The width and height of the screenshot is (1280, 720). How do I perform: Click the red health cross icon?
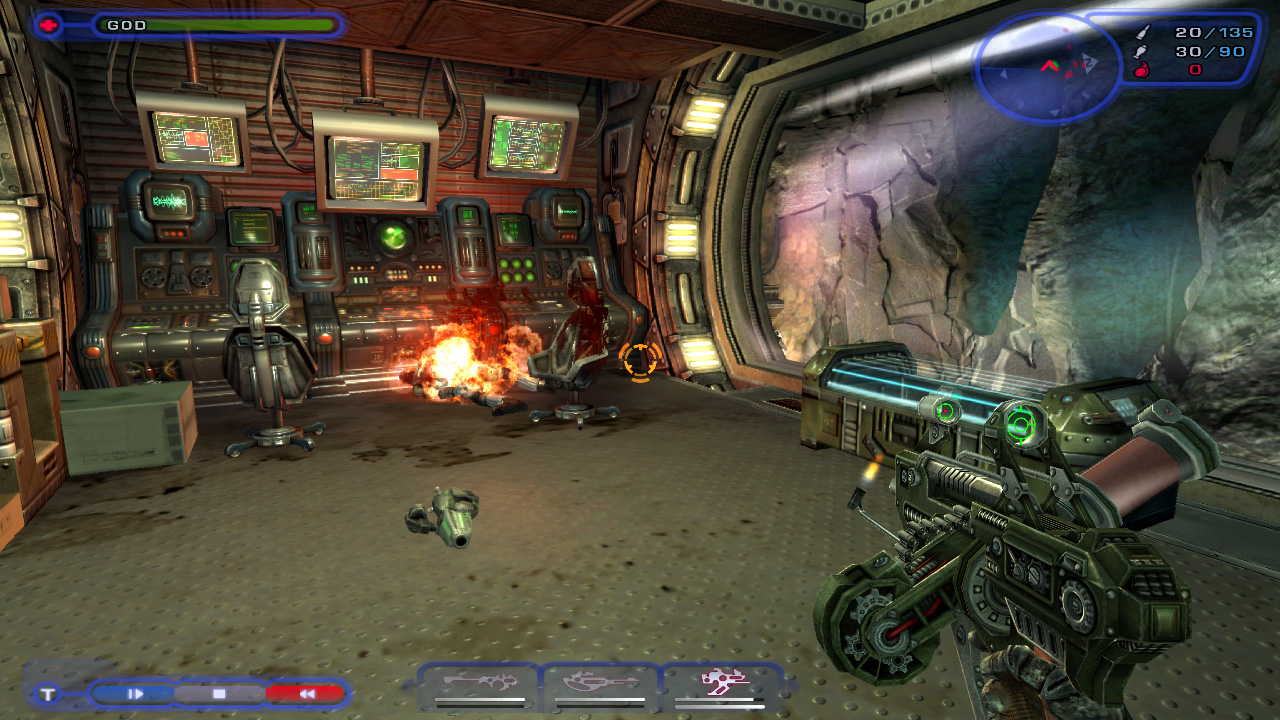tap(48, 25)
